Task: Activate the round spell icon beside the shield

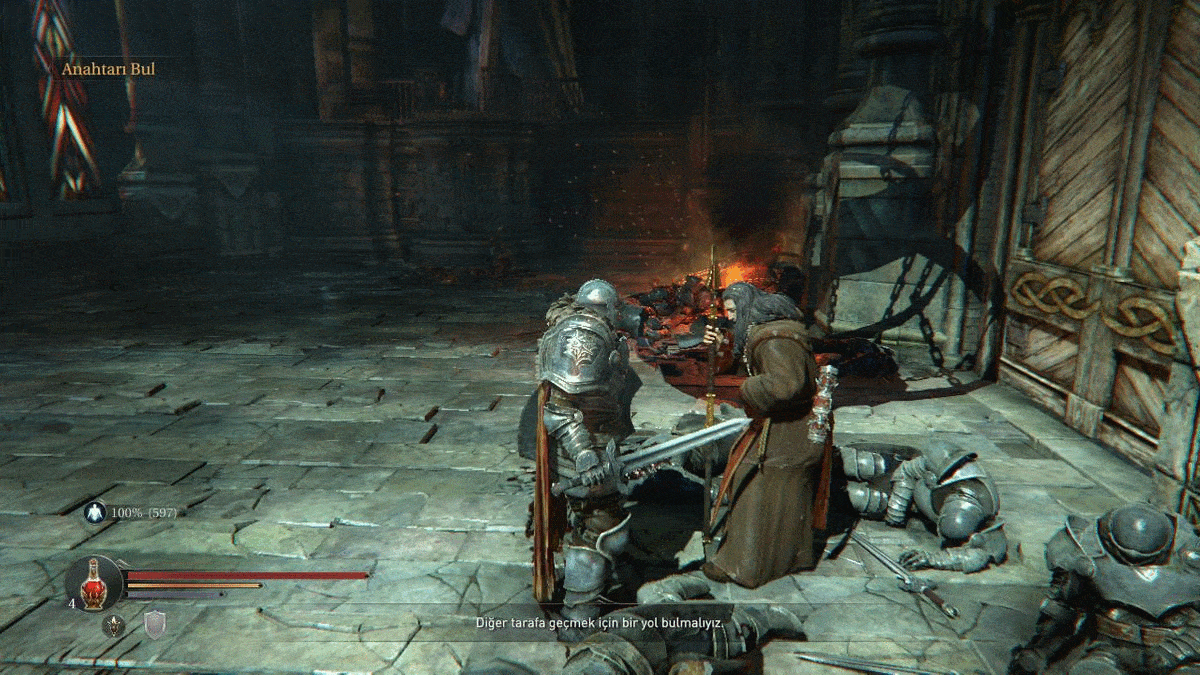Action: tap(114, 626)
